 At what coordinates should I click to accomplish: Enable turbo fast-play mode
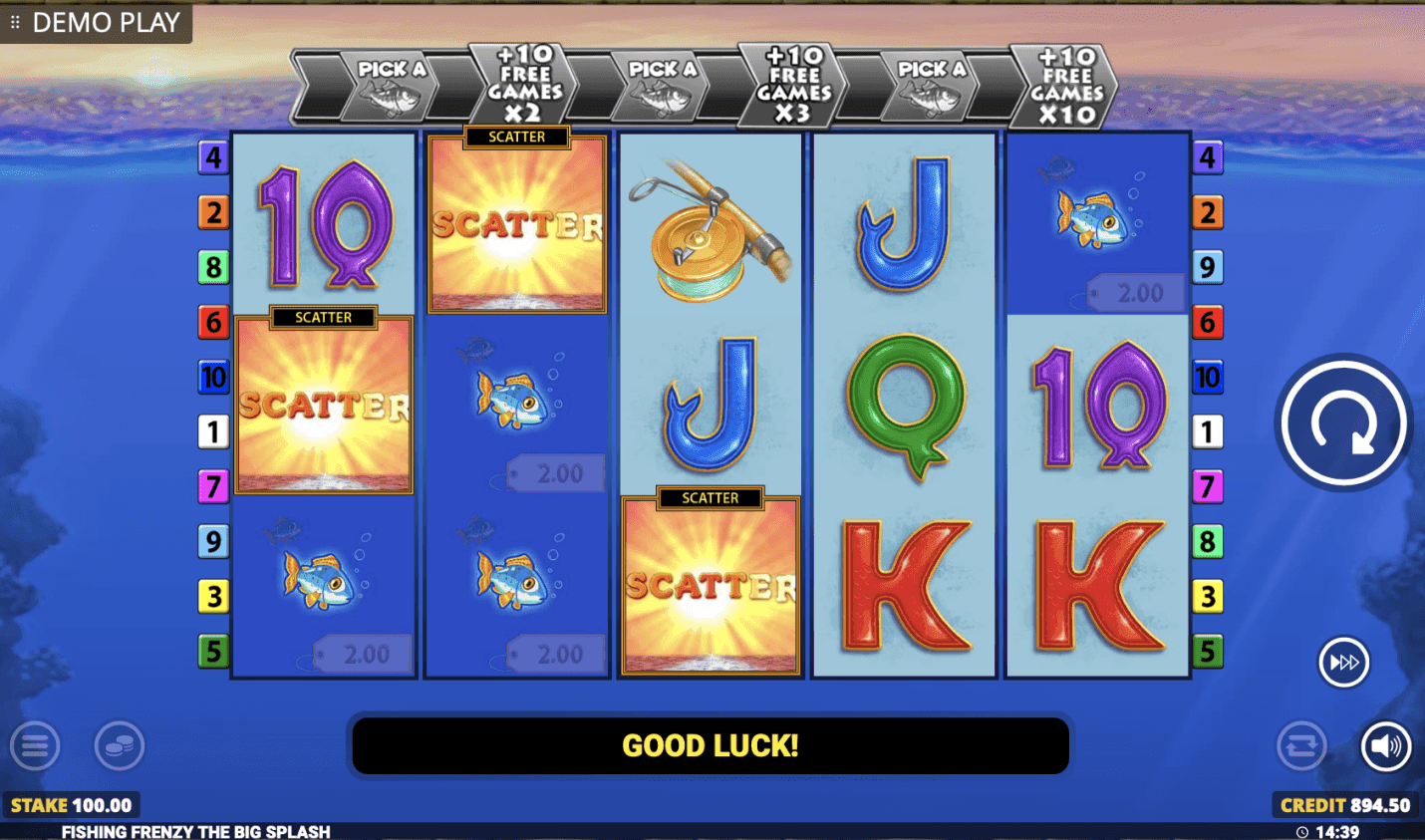(1343, 662)
